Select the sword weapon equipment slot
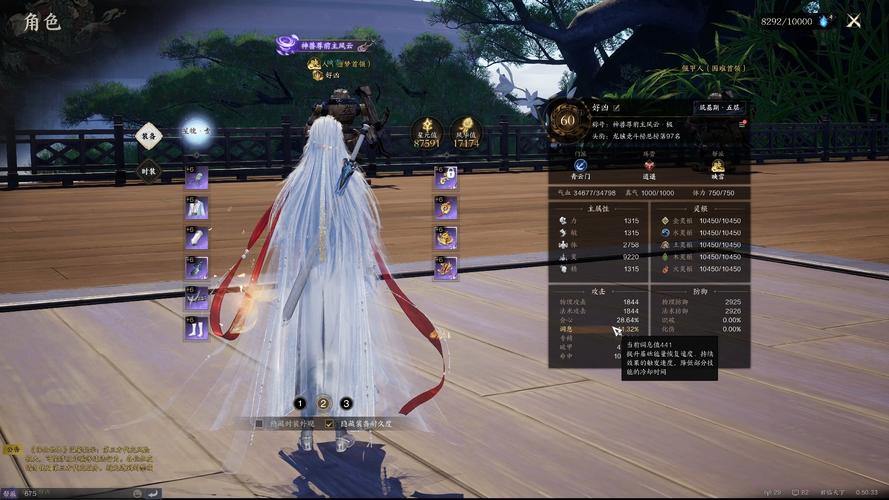Image resolution: width=889 pixels, height=500 pixels. pos(196,267)
